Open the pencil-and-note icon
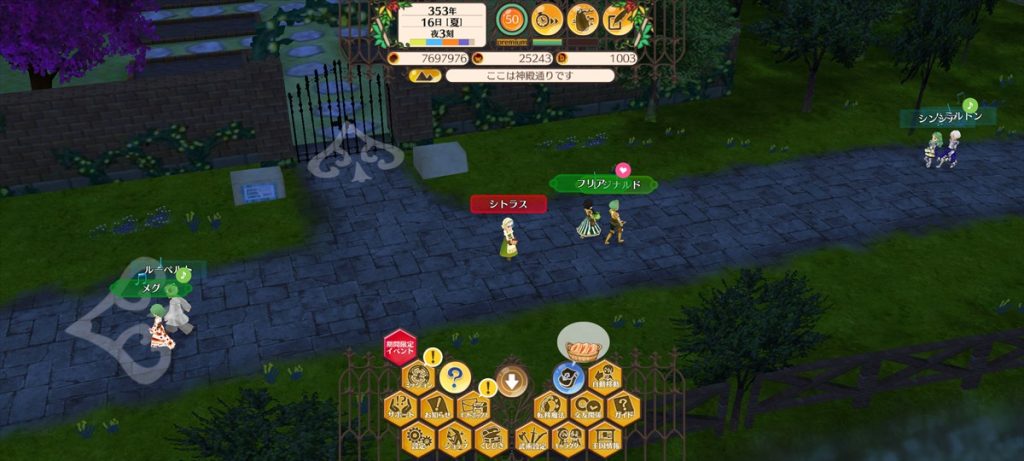Viewport: 1024px width, 461px height. click(x=618, y=19)
